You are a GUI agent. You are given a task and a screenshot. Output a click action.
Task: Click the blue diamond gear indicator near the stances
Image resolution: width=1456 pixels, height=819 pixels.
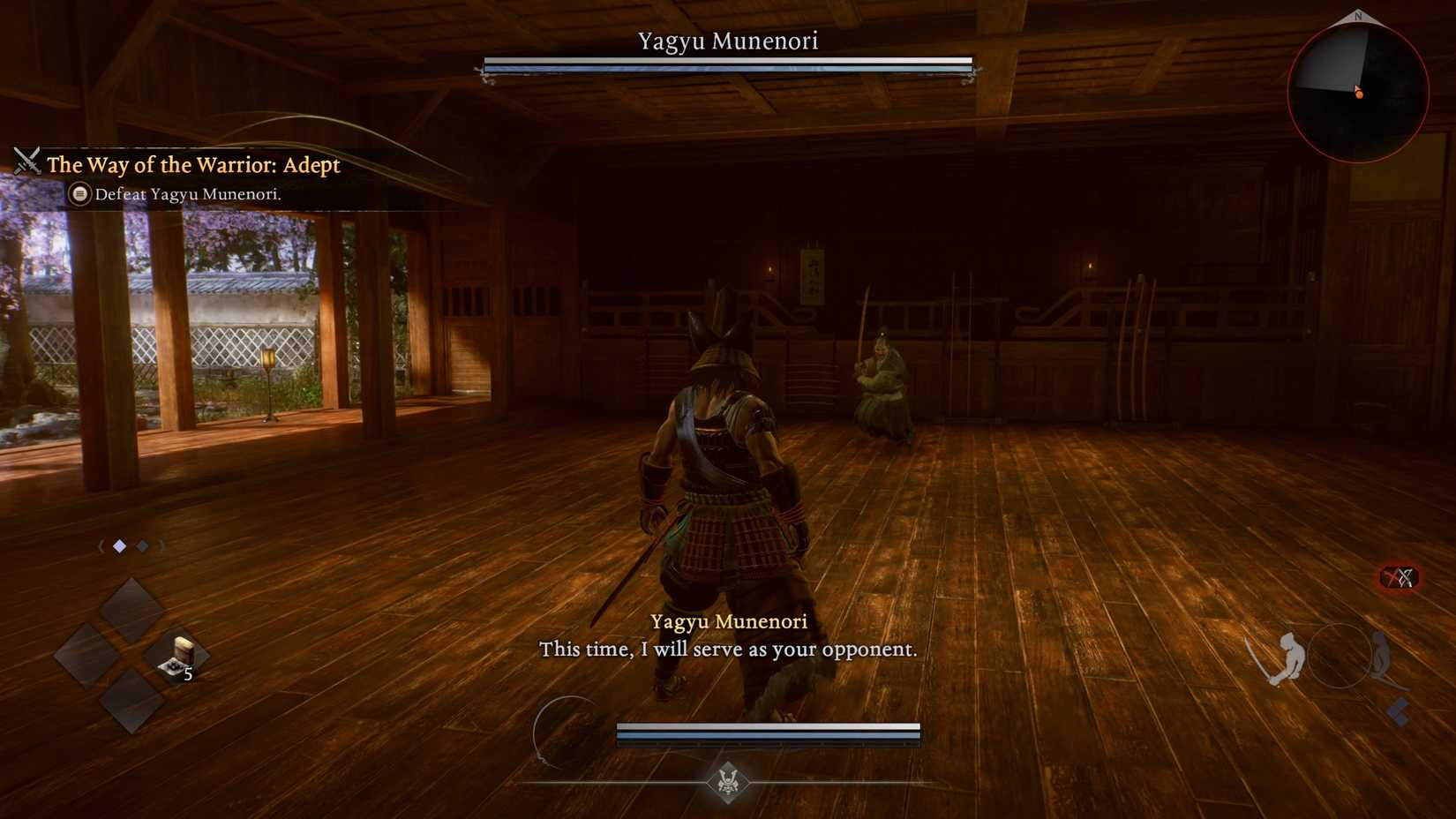coord(1399,710)
